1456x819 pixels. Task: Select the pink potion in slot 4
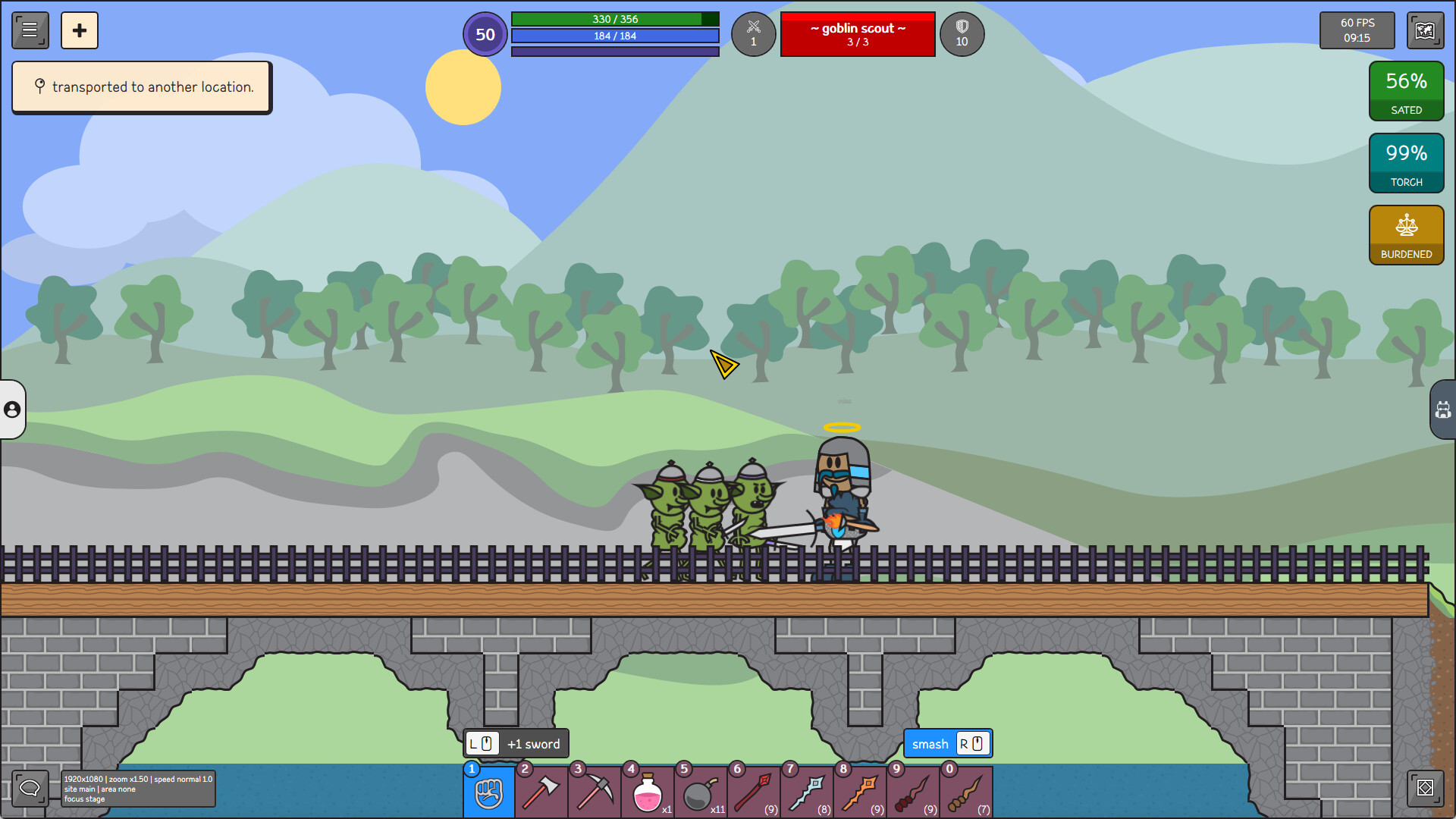click(648, 791)
